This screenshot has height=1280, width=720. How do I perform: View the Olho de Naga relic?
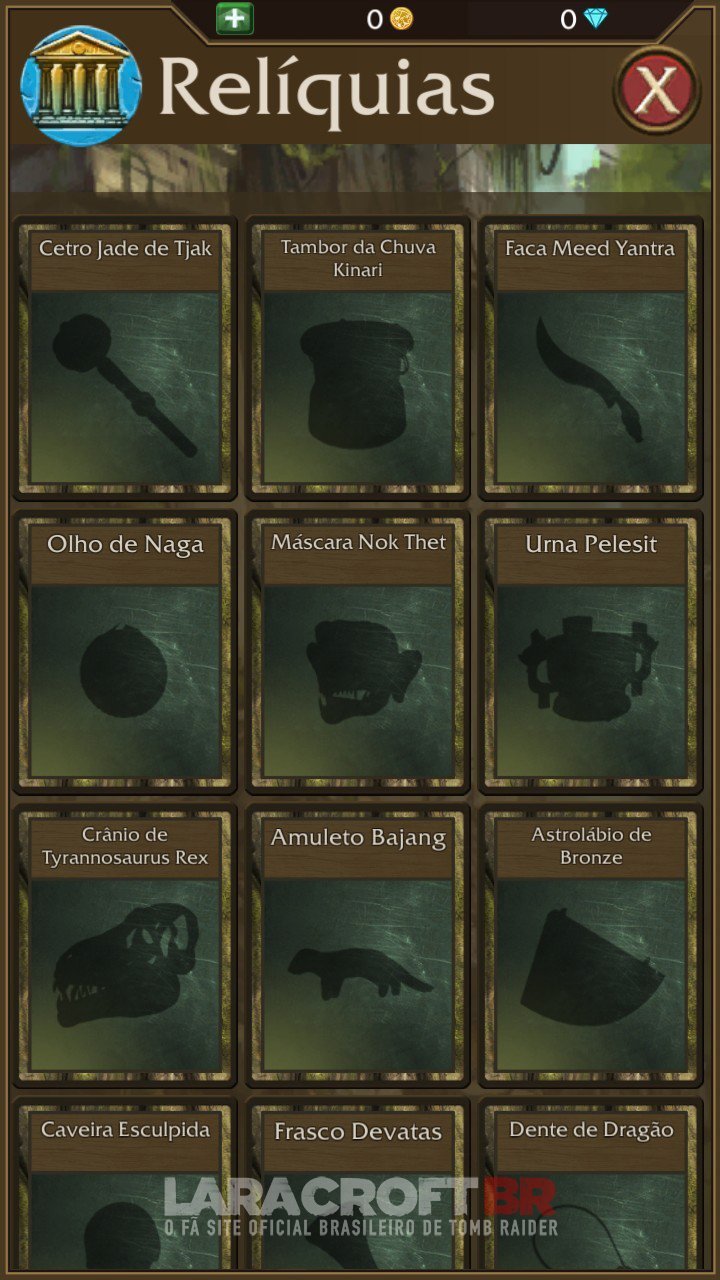pos(125,652)
